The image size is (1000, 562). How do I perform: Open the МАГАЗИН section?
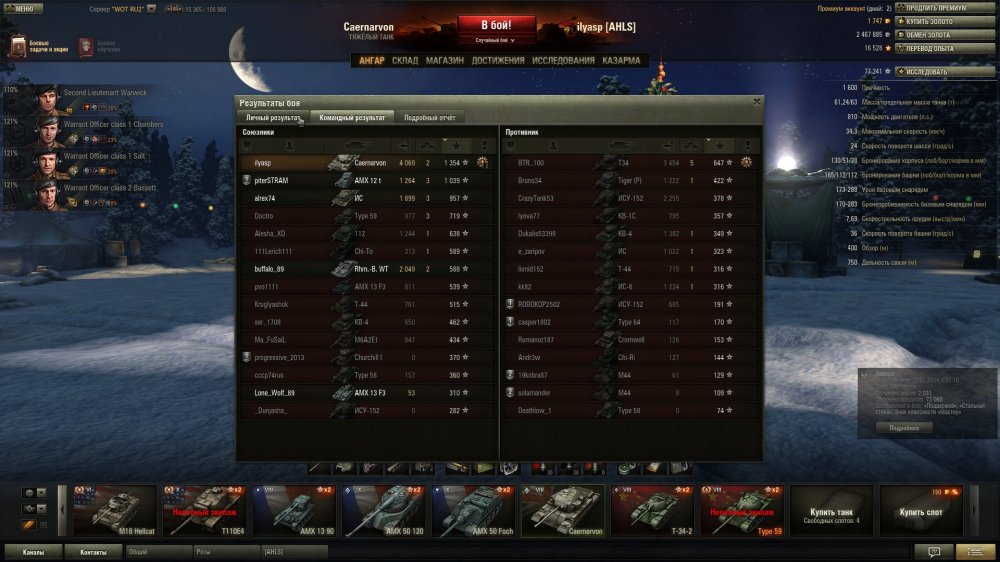[x=445, y=61]
